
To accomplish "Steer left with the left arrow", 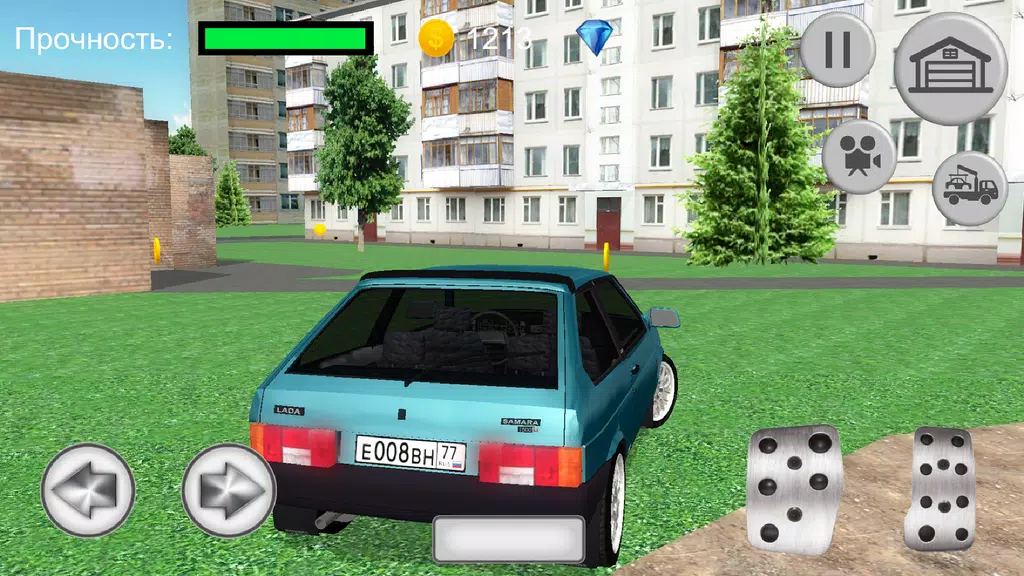I will click(x=88, y=490).
